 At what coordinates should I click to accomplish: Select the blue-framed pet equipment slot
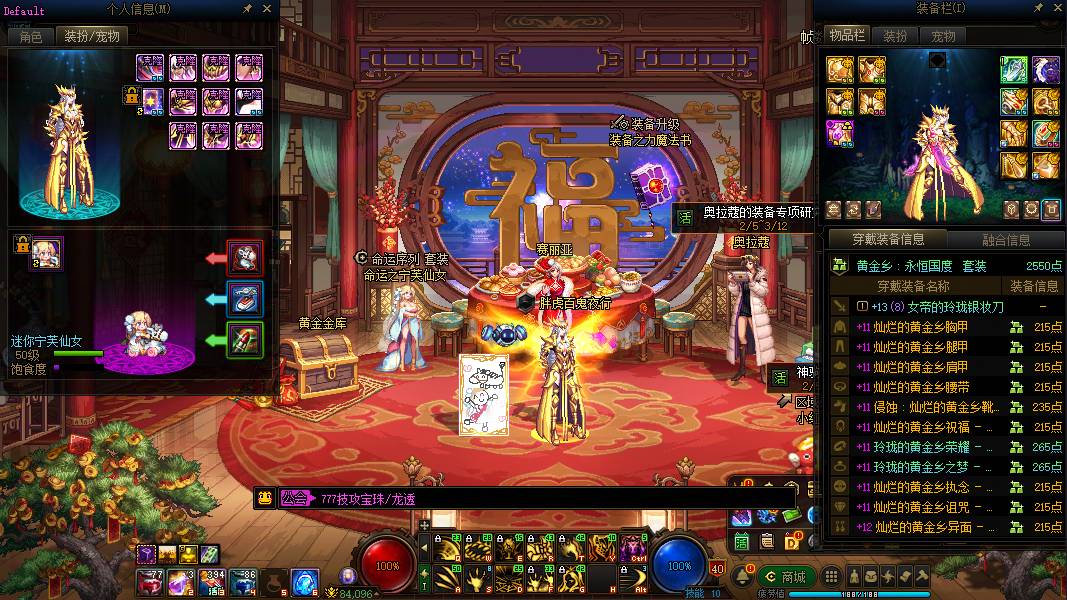pyautogui.click(x=245, y=298)
